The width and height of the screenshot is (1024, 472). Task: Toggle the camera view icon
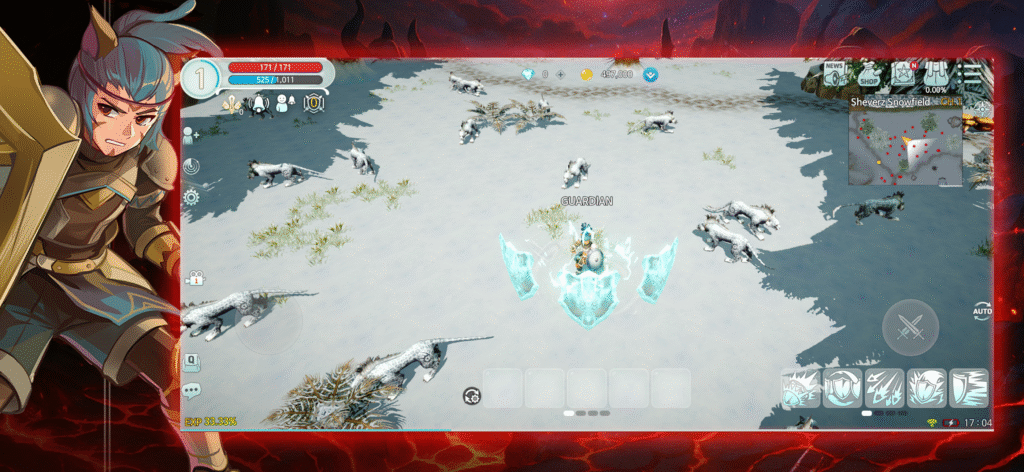tap(193, 278)
